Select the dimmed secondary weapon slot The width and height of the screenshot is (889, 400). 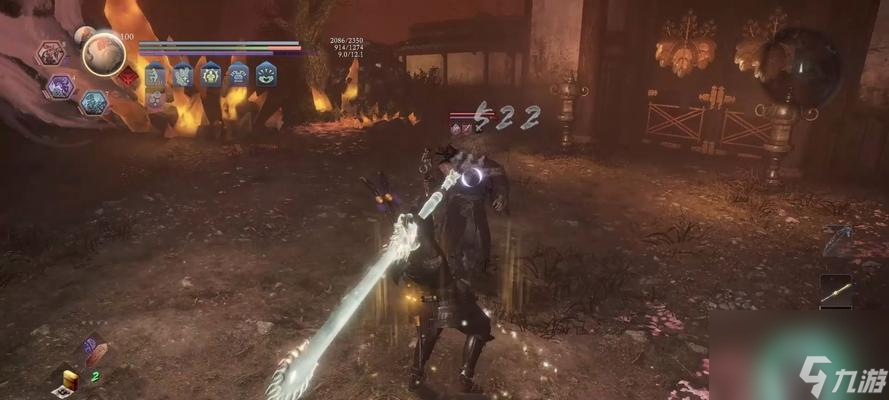pos(836,240)
